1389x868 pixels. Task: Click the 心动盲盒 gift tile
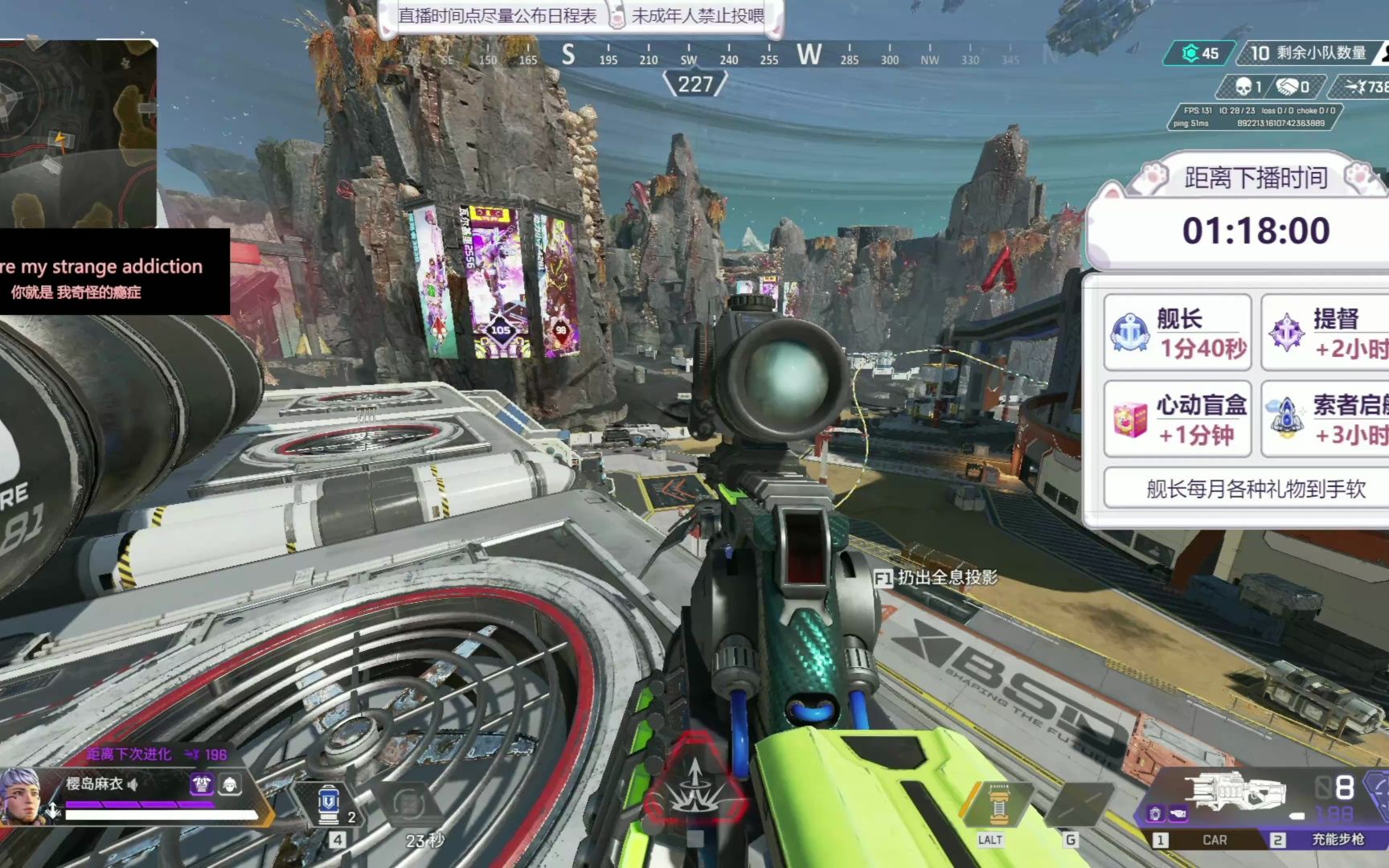click(x=1178, y=420)
